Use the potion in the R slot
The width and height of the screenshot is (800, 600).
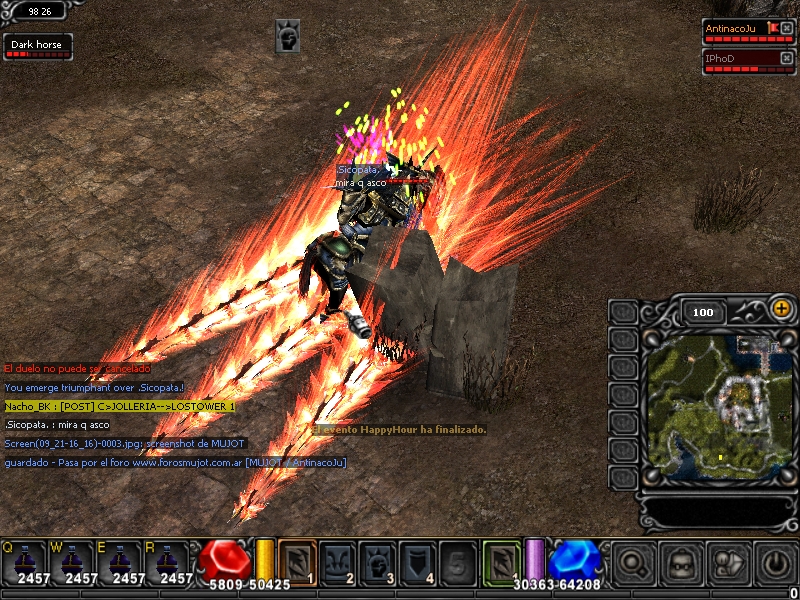click(168, 562)
